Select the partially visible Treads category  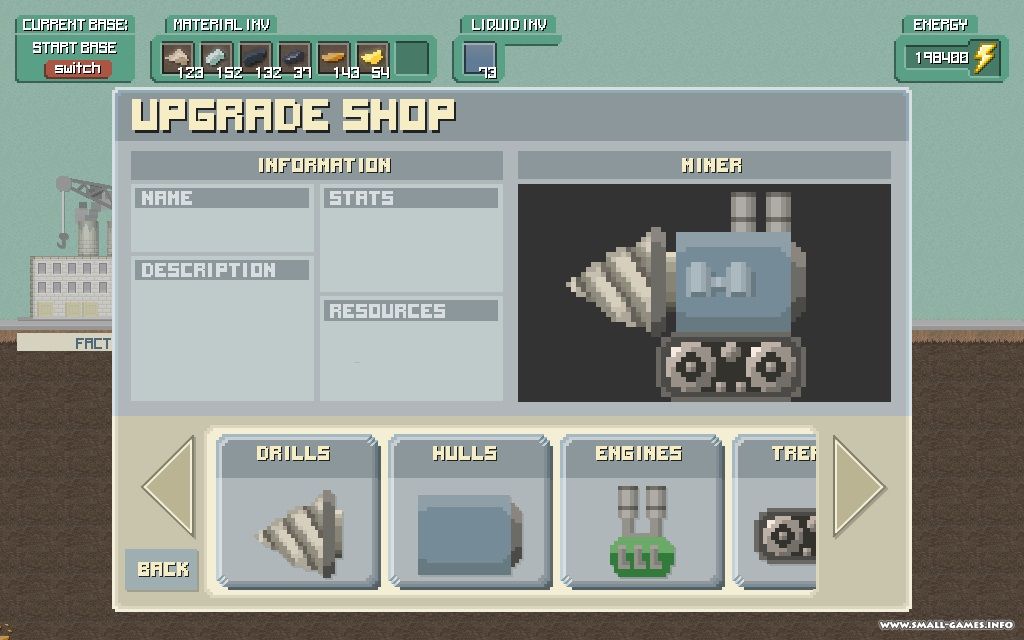click(776, 511)
